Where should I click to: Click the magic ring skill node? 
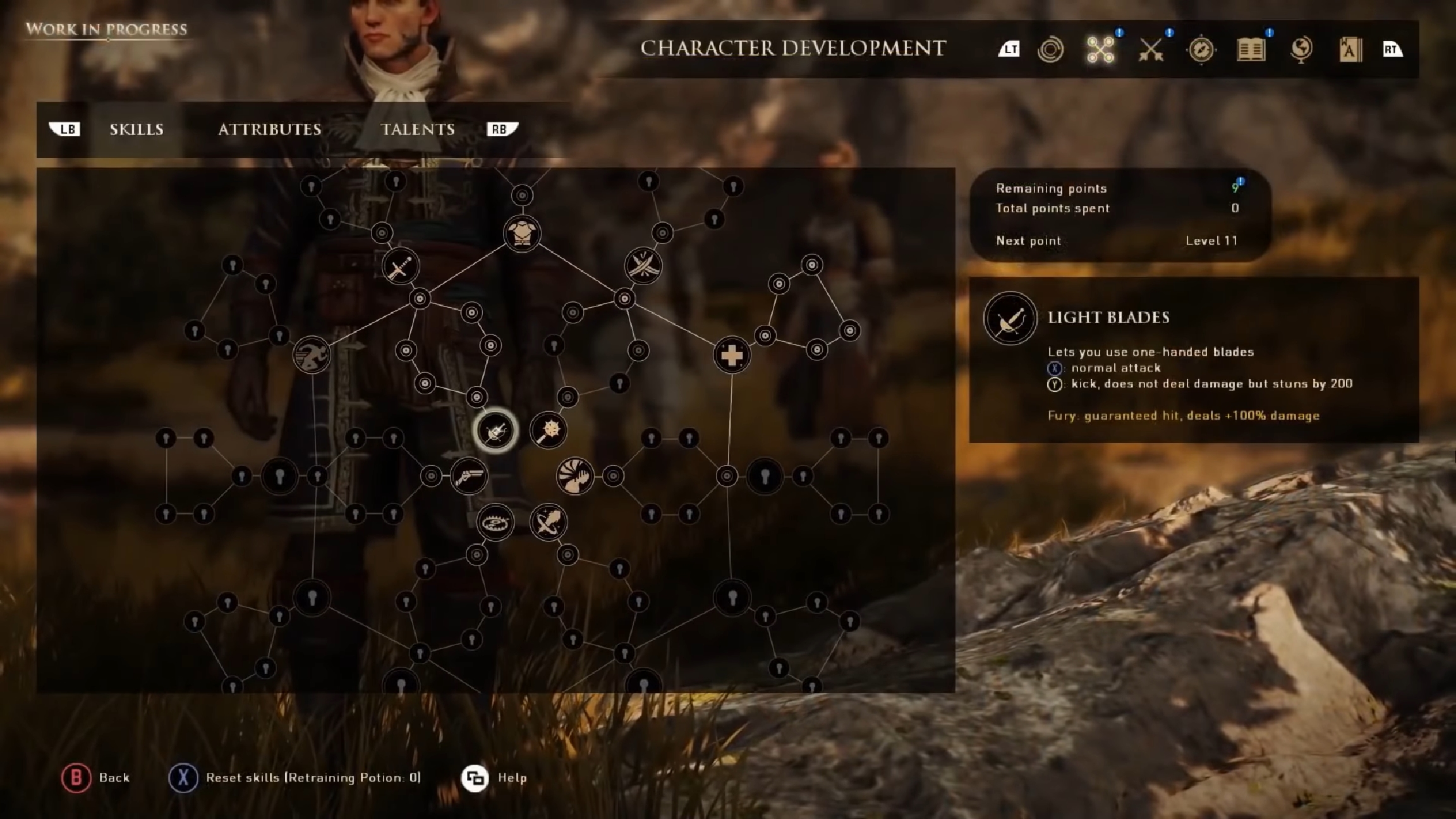click(549, 522)
